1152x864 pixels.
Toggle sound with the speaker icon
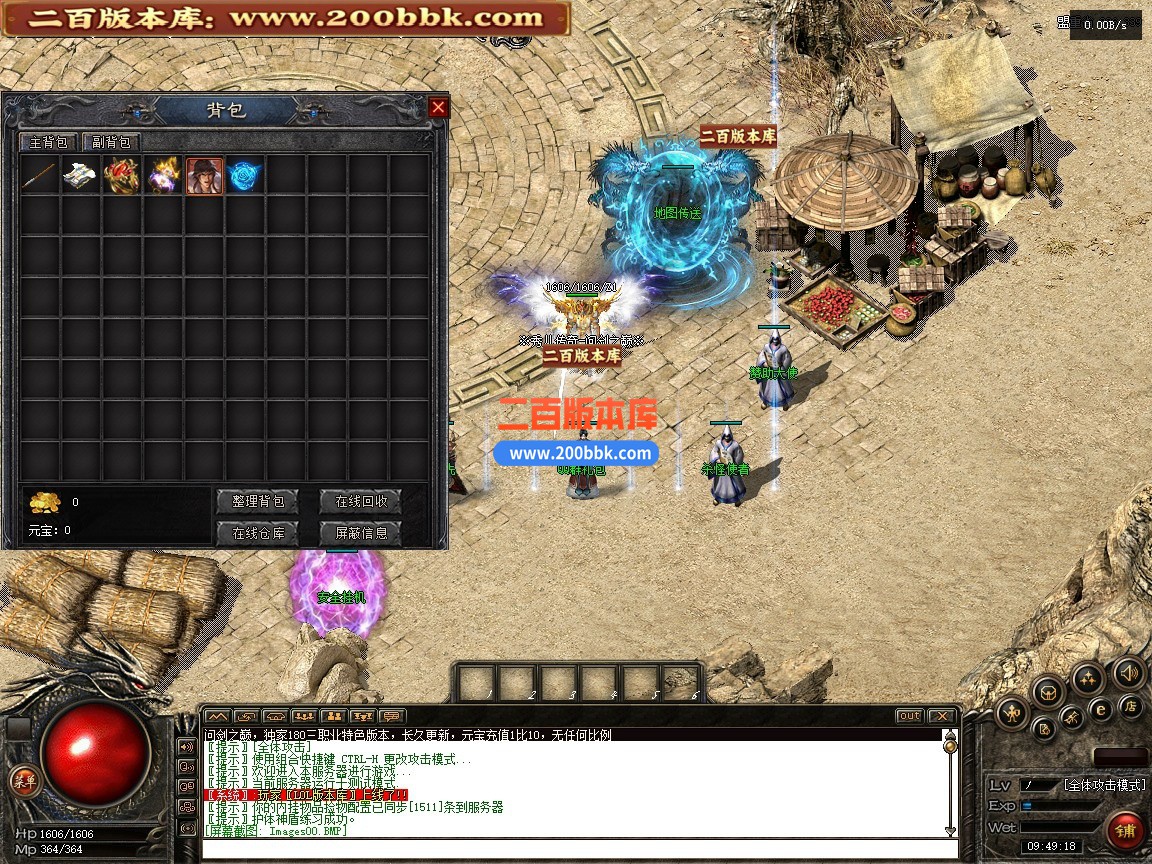(1129, 672)
